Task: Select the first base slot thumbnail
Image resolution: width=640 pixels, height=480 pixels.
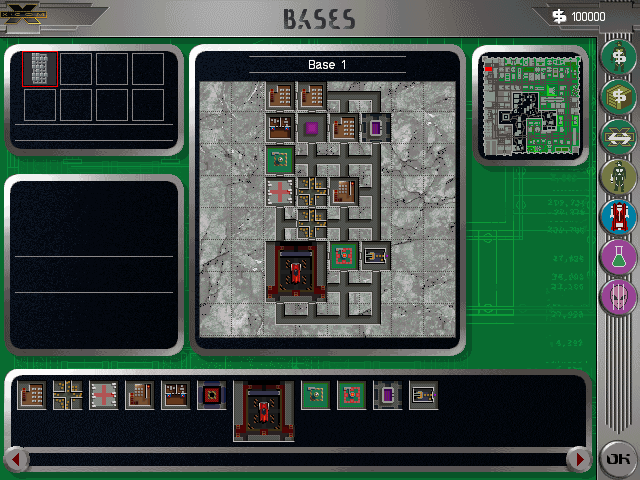Action: 40,69
